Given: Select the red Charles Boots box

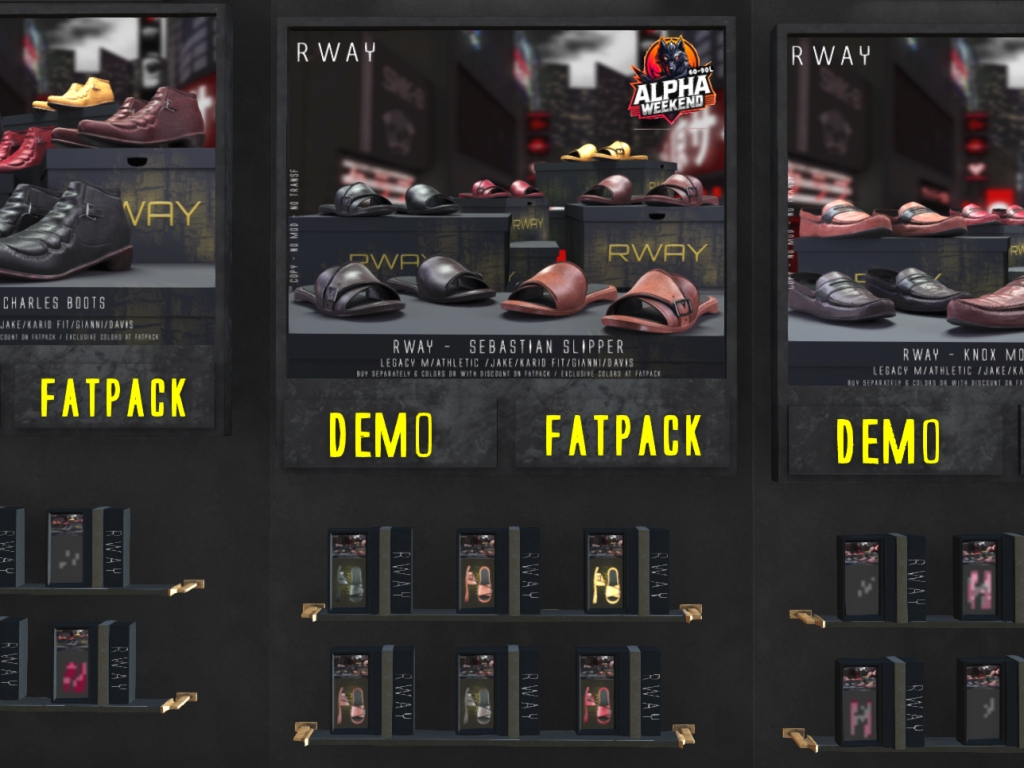Looking at the screenshot, I should [71, 665].
